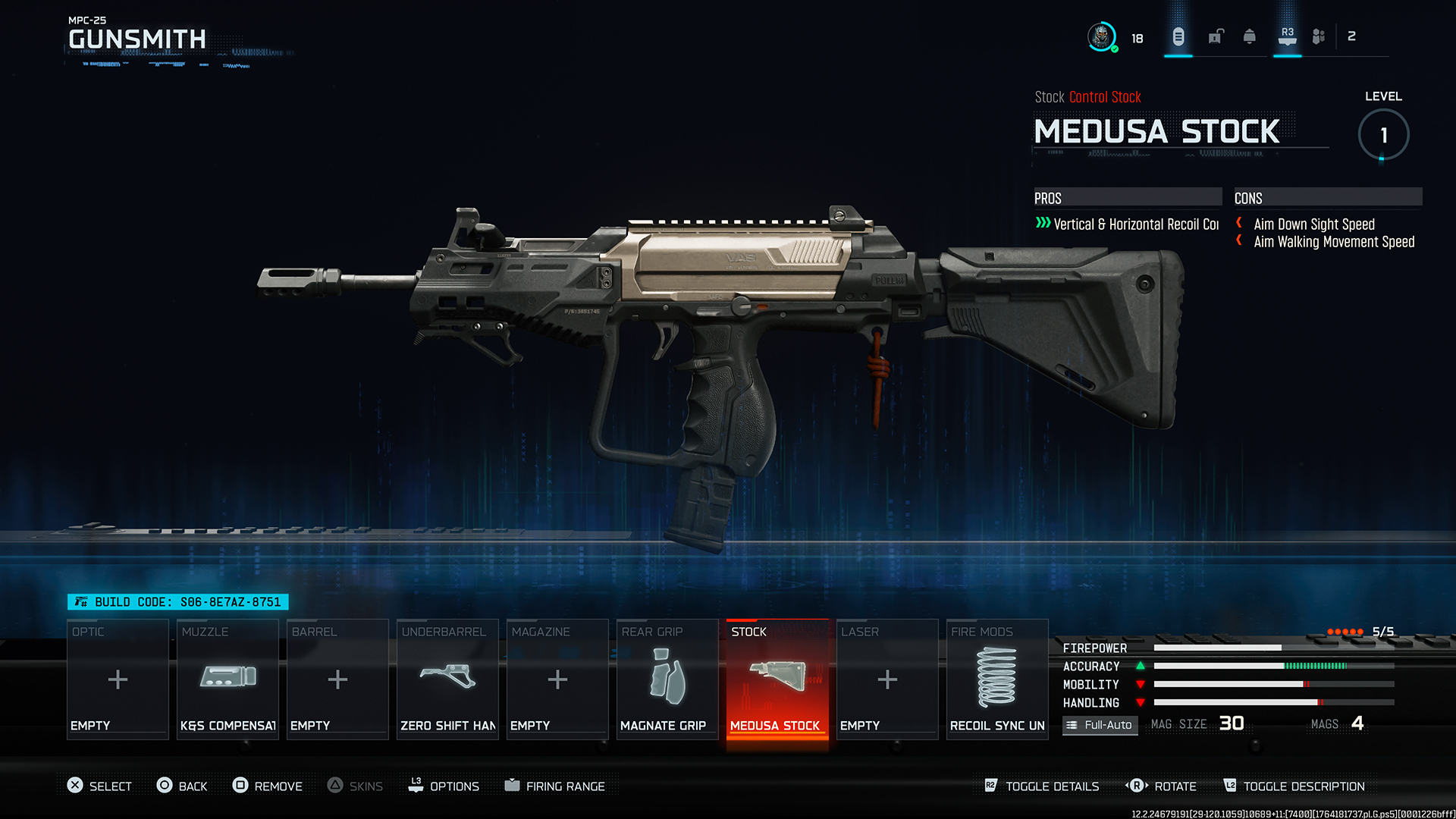Open the empty Optic attachment slot

[x=118, y=677]
